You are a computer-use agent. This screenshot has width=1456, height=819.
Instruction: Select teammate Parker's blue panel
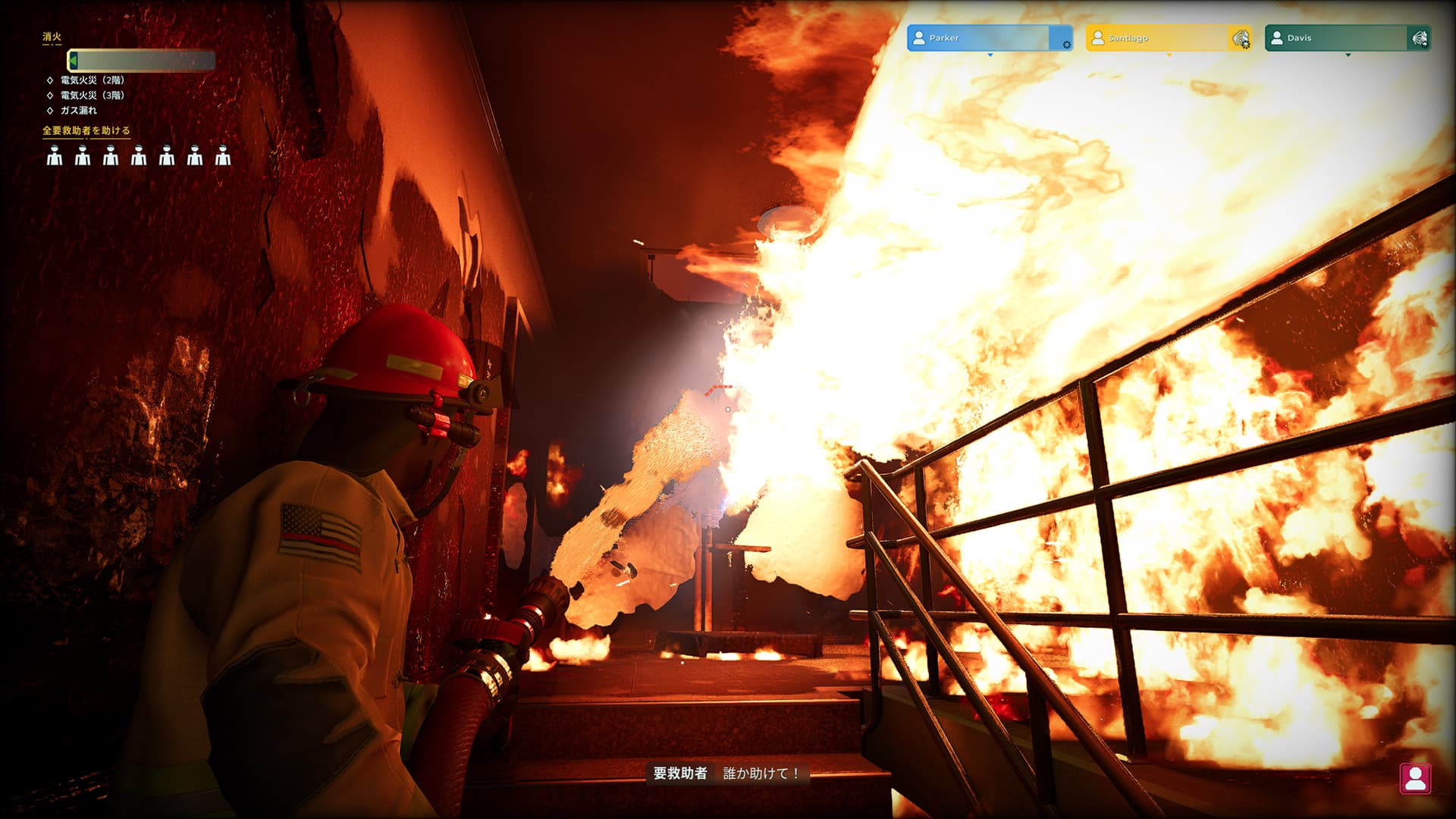point(977,38)
